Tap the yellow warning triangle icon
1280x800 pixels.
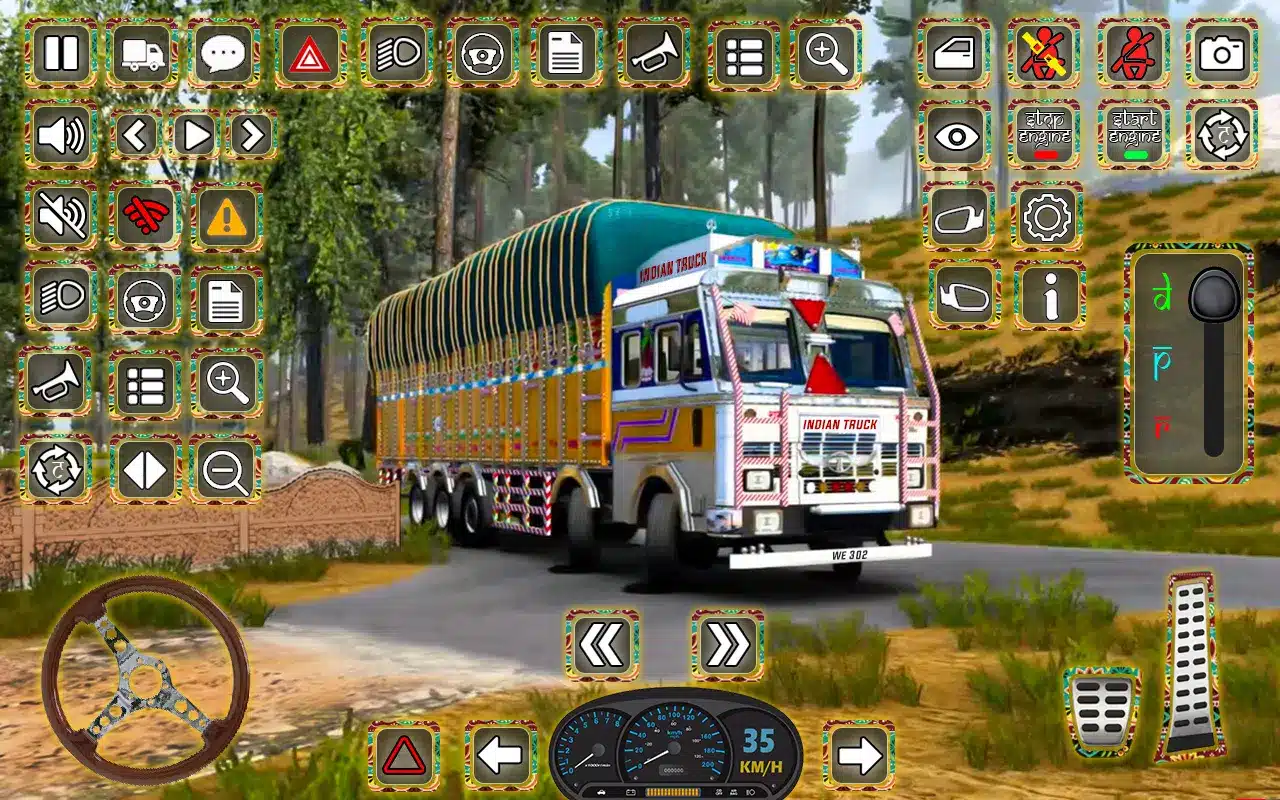[x=227, y=216]
